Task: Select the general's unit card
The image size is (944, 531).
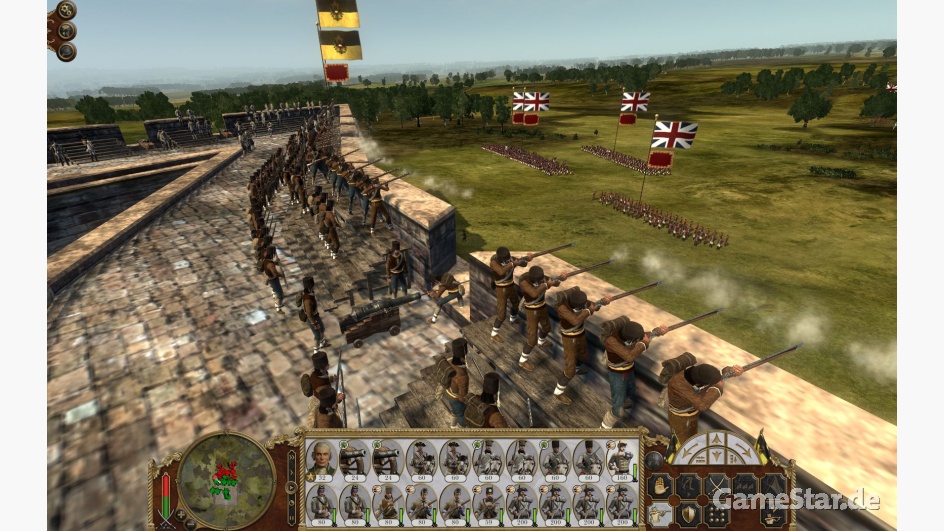Action: [x=322, y=458]
